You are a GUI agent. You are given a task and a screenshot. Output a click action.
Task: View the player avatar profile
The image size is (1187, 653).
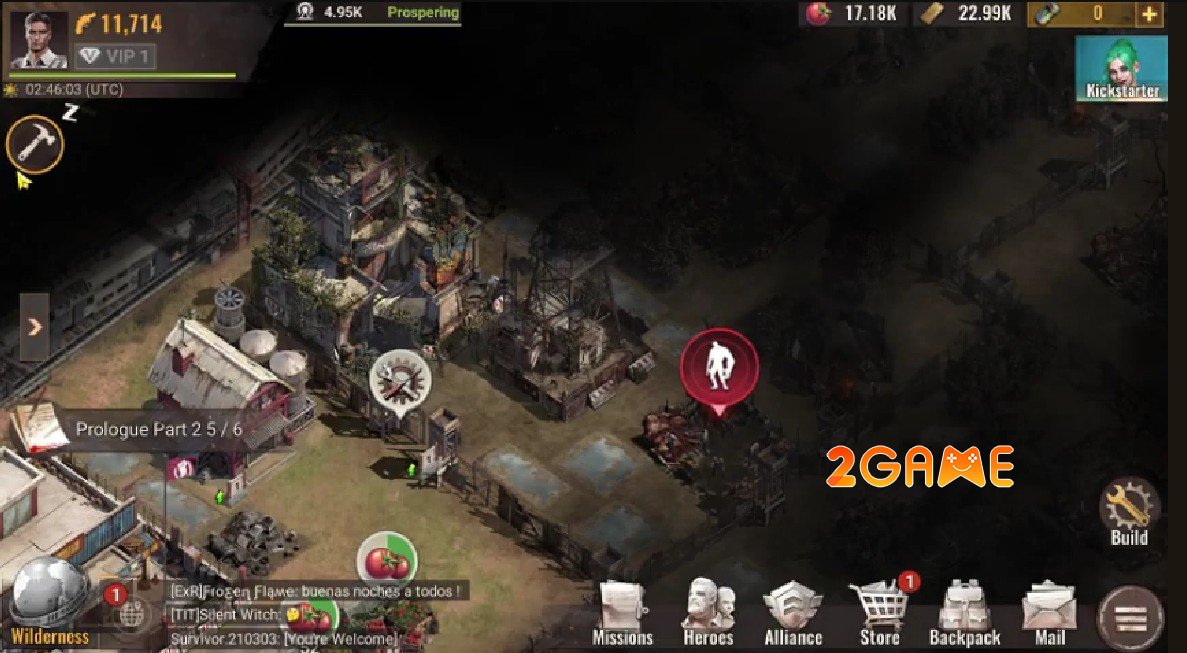click(39, 40)
